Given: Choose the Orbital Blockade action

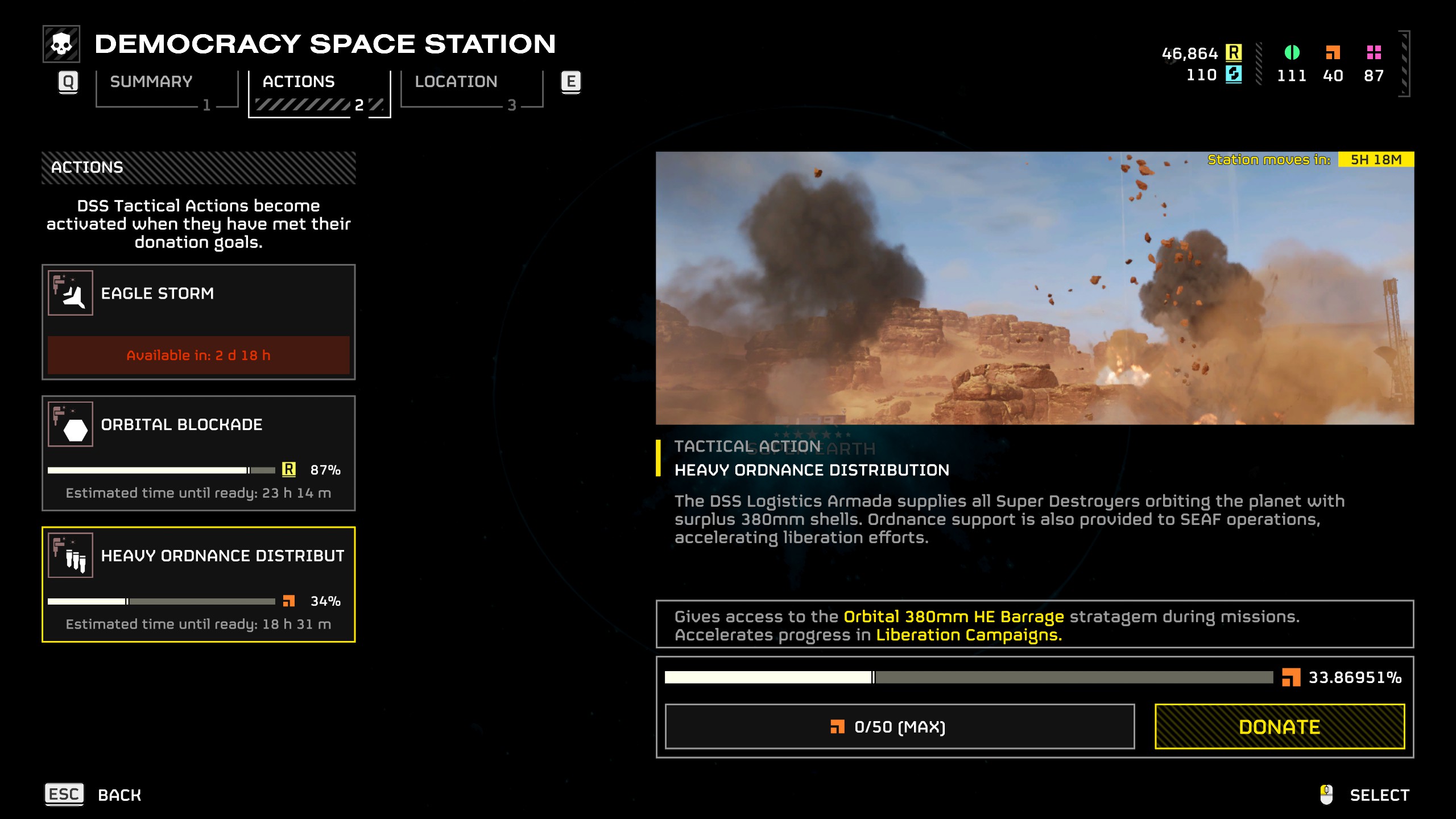Looking at the screenshot, I should point(198,453).
